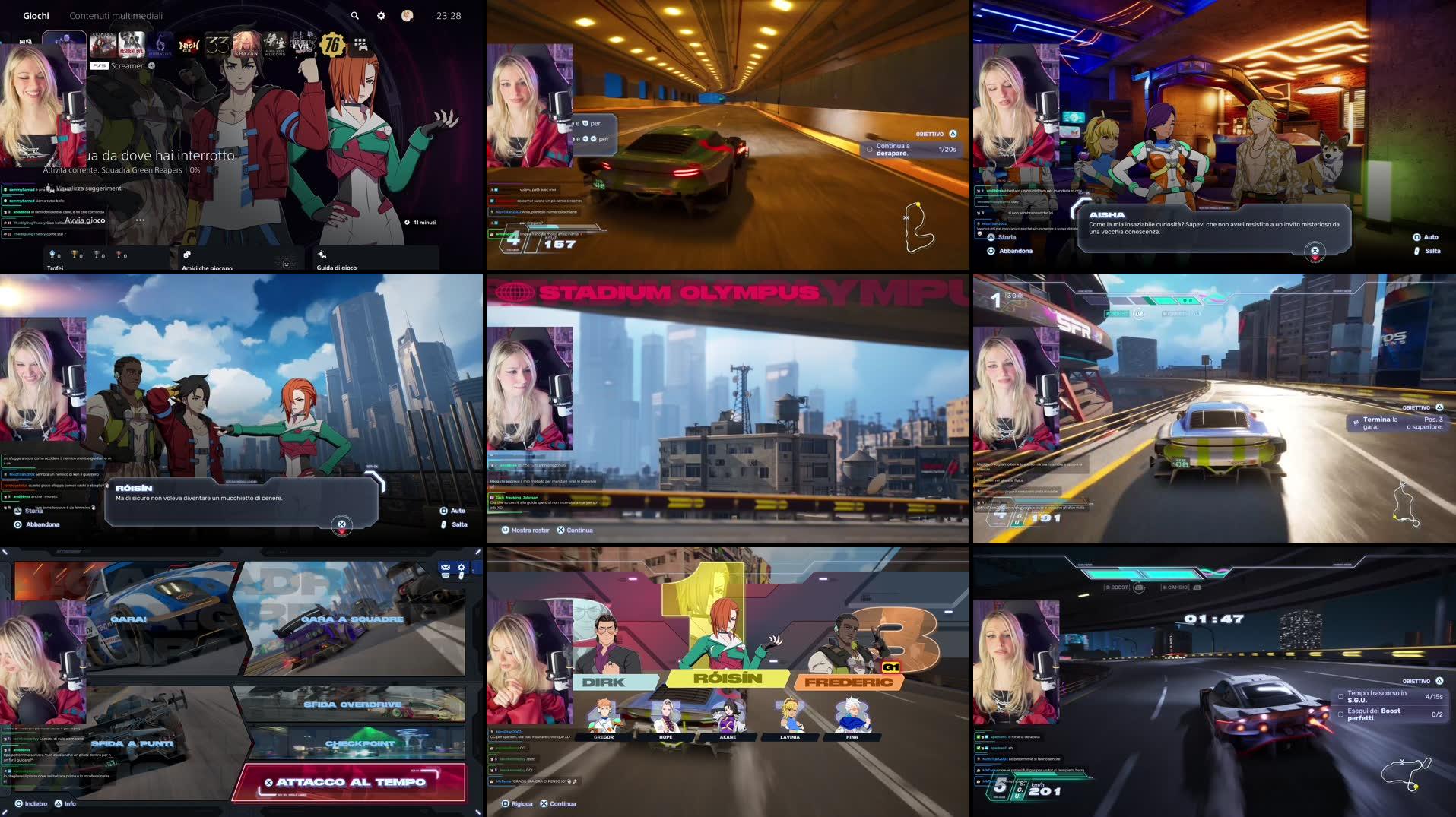Select the Giochi tab
The image size is (1456, 817).
coord(35,14)
